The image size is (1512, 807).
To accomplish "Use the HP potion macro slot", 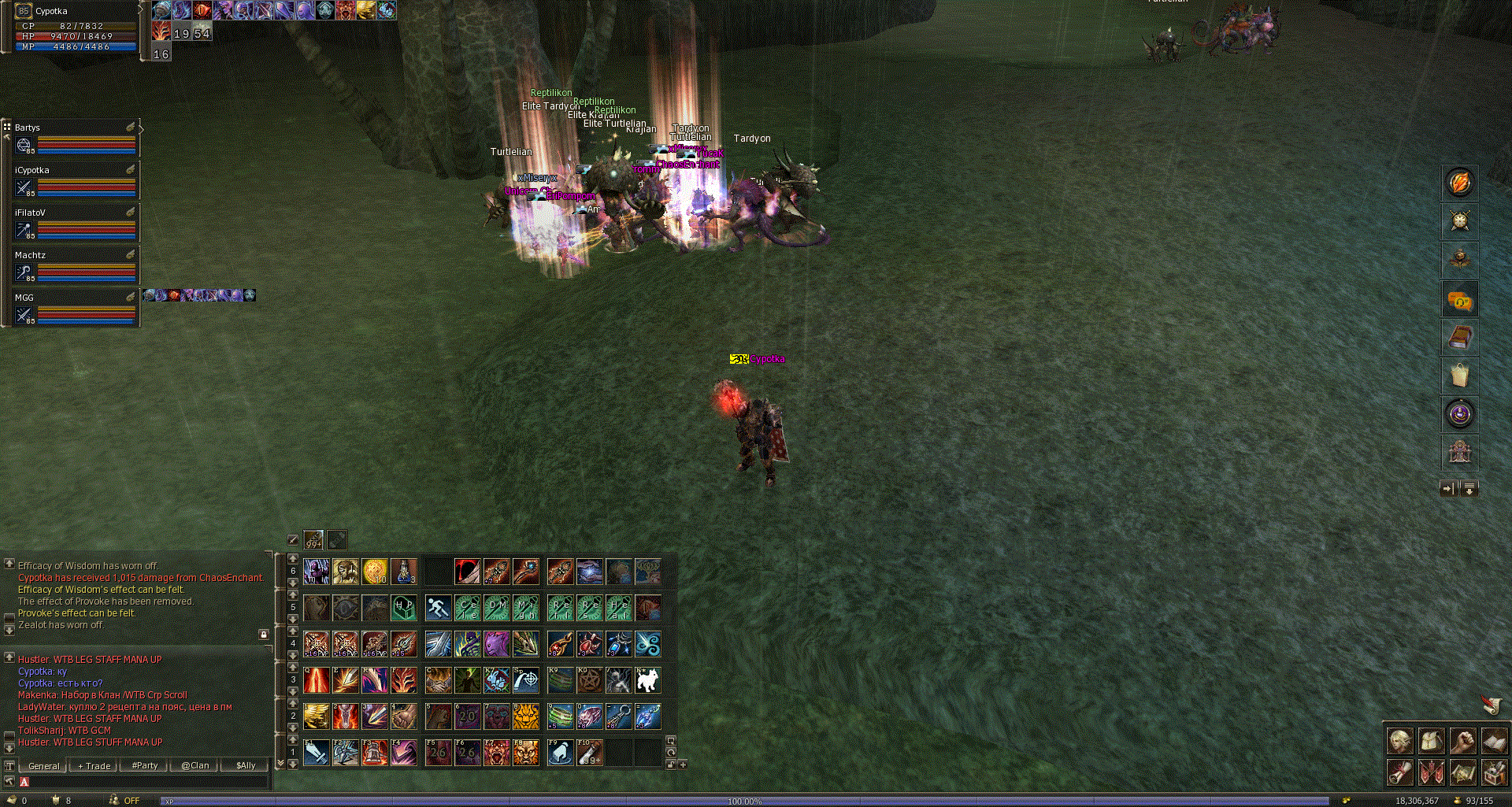I will click(404, 607).
